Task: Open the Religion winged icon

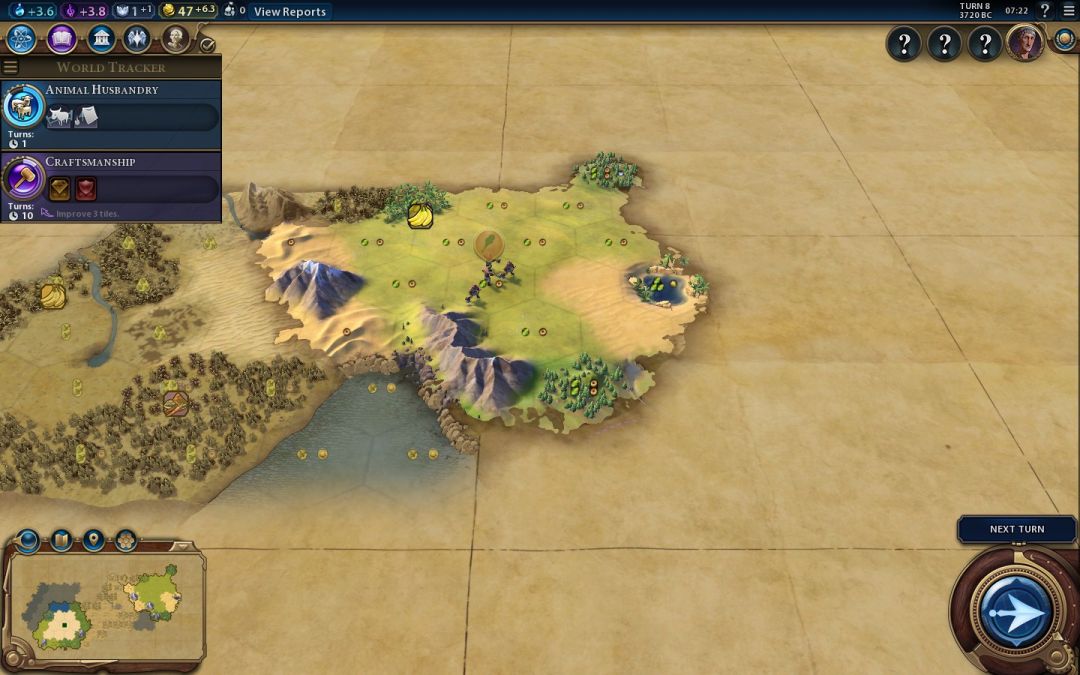Action: coord(137,39)
